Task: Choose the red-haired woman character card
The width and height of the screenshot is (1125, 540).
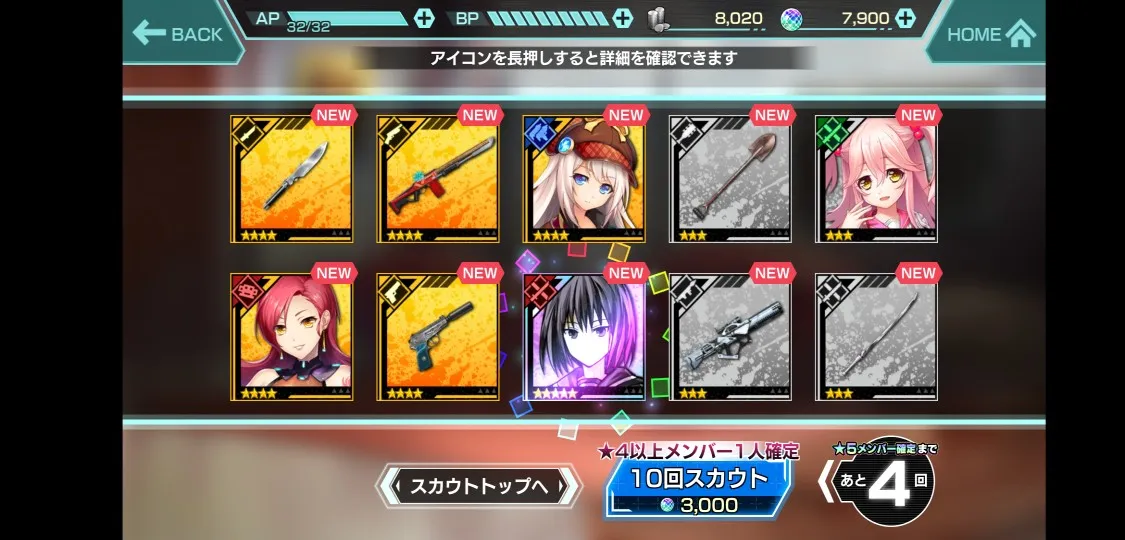Action: pos(292,338)
